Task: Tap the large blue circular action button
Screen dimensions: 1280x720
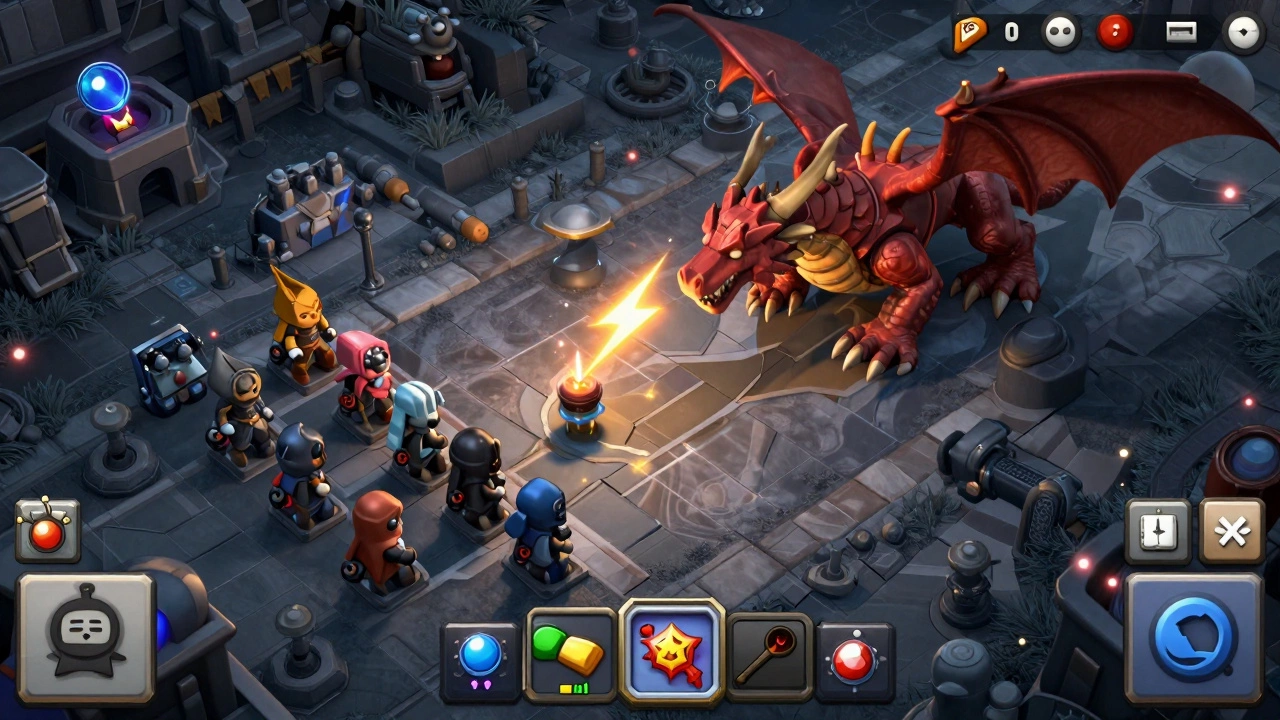Action: [x=1193, y=637]
